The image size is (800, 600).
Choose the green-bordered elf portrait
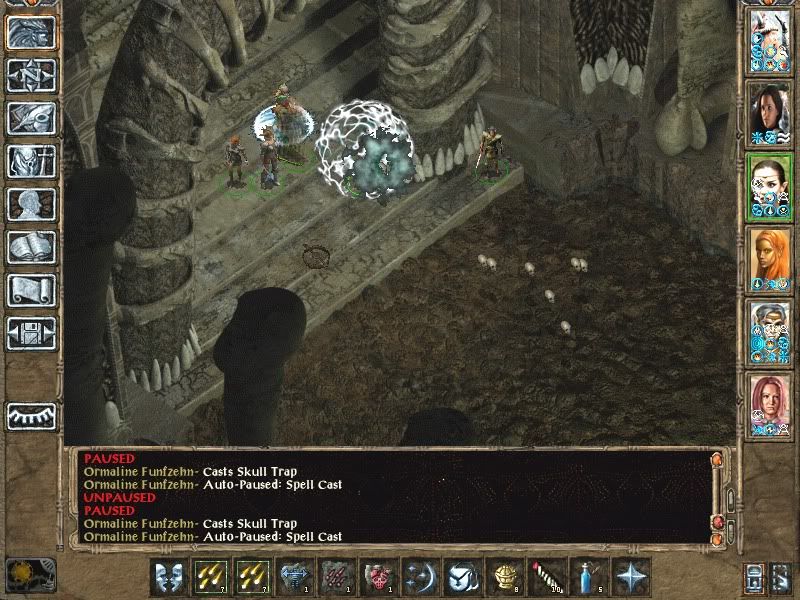pos(770,187)
